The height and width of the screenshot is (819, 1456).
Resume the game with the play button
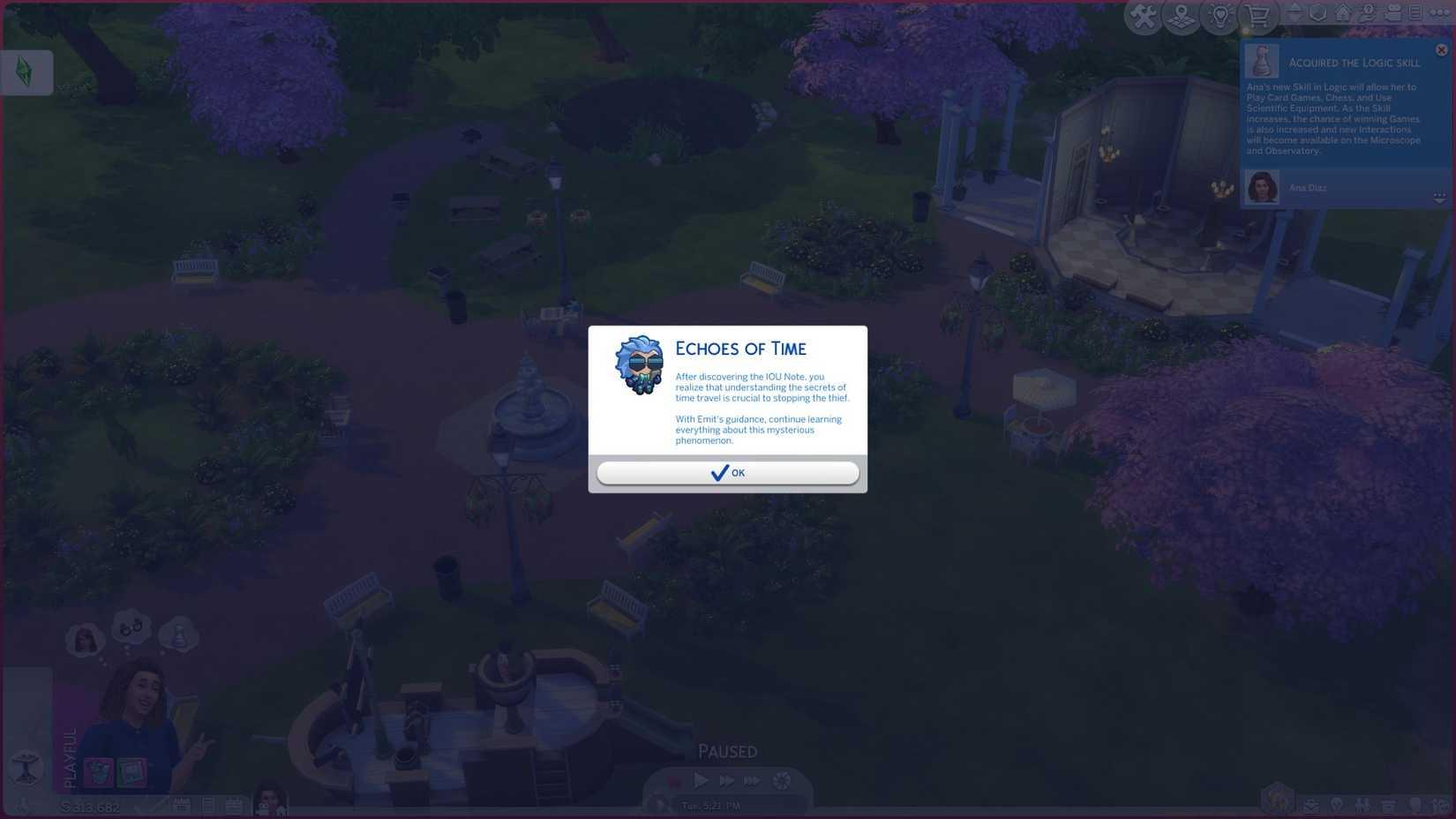tap(701, 780)
